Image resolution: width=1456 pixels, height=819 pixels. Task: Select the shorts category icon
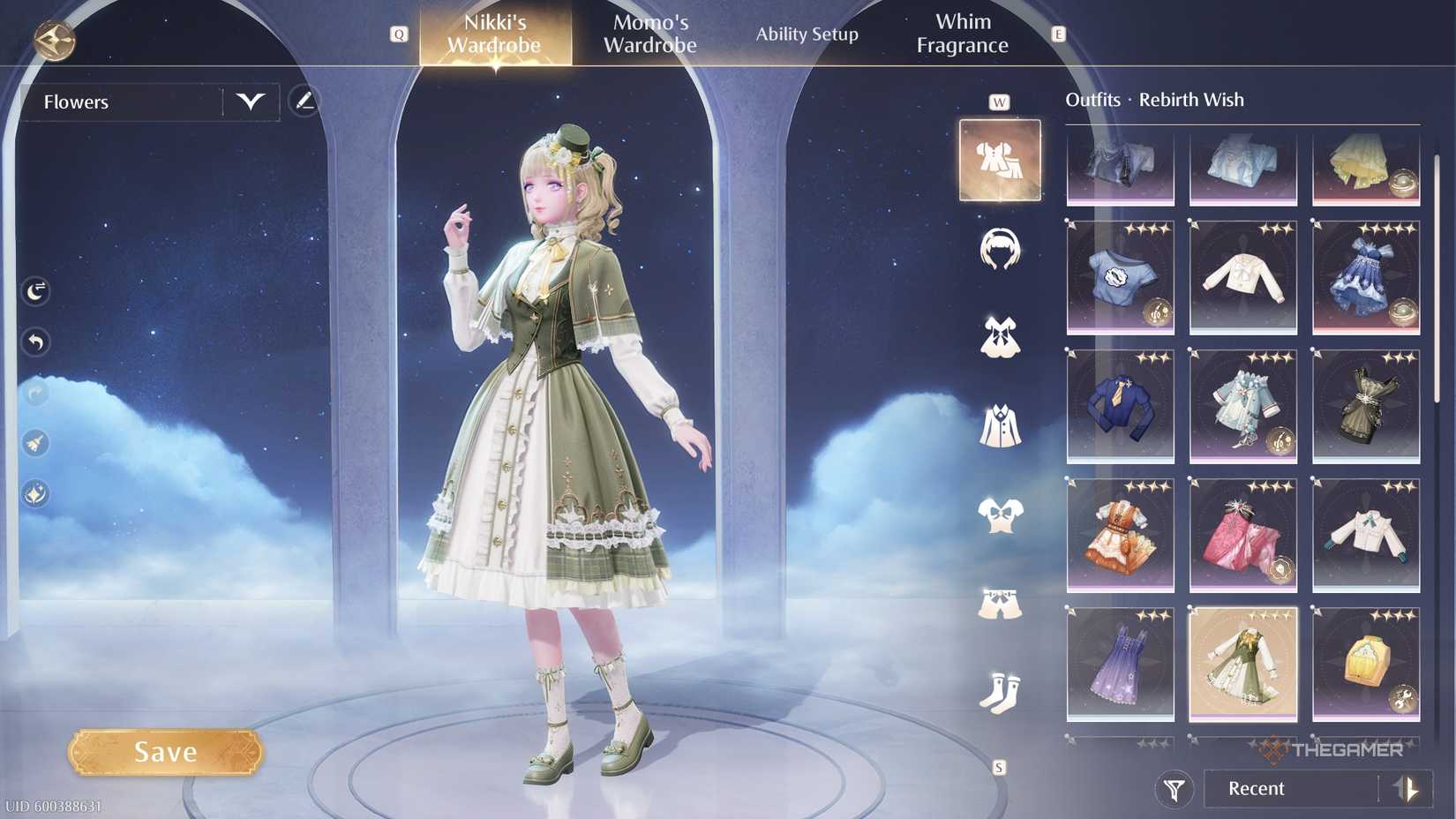pyautogui.click(x=999, y=600)
